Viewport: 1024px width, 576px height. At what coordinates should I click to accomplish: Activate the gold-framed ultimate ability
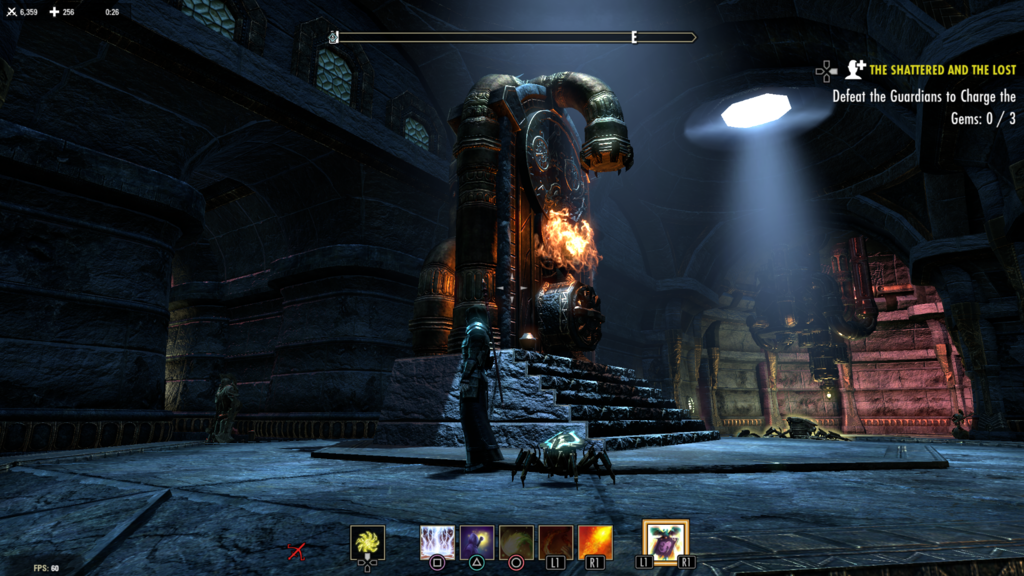click(x=665, y=542)
